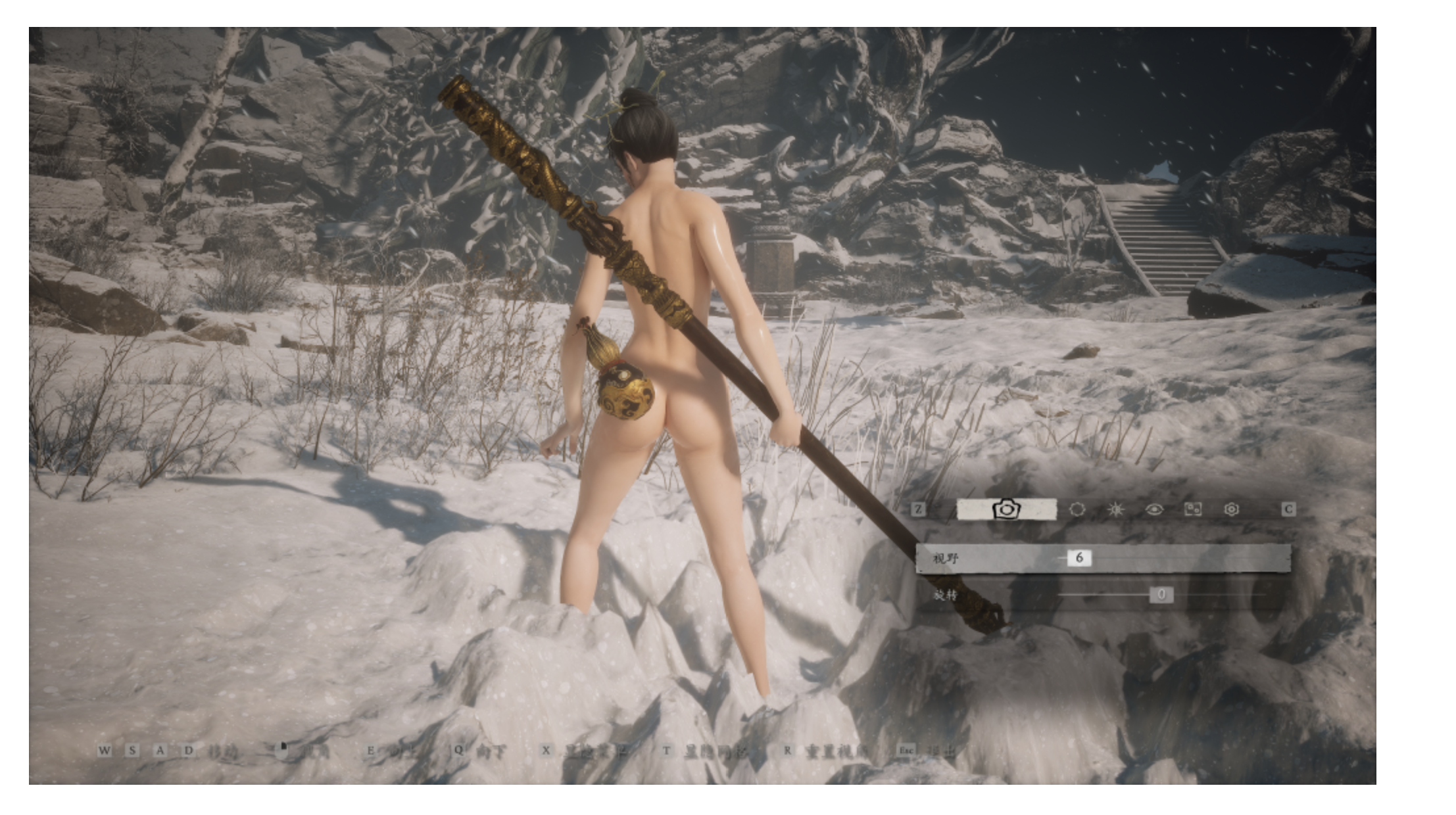
Task: Open the gear settings tab
Action: pyautogui.click(x=1232, y=509)
